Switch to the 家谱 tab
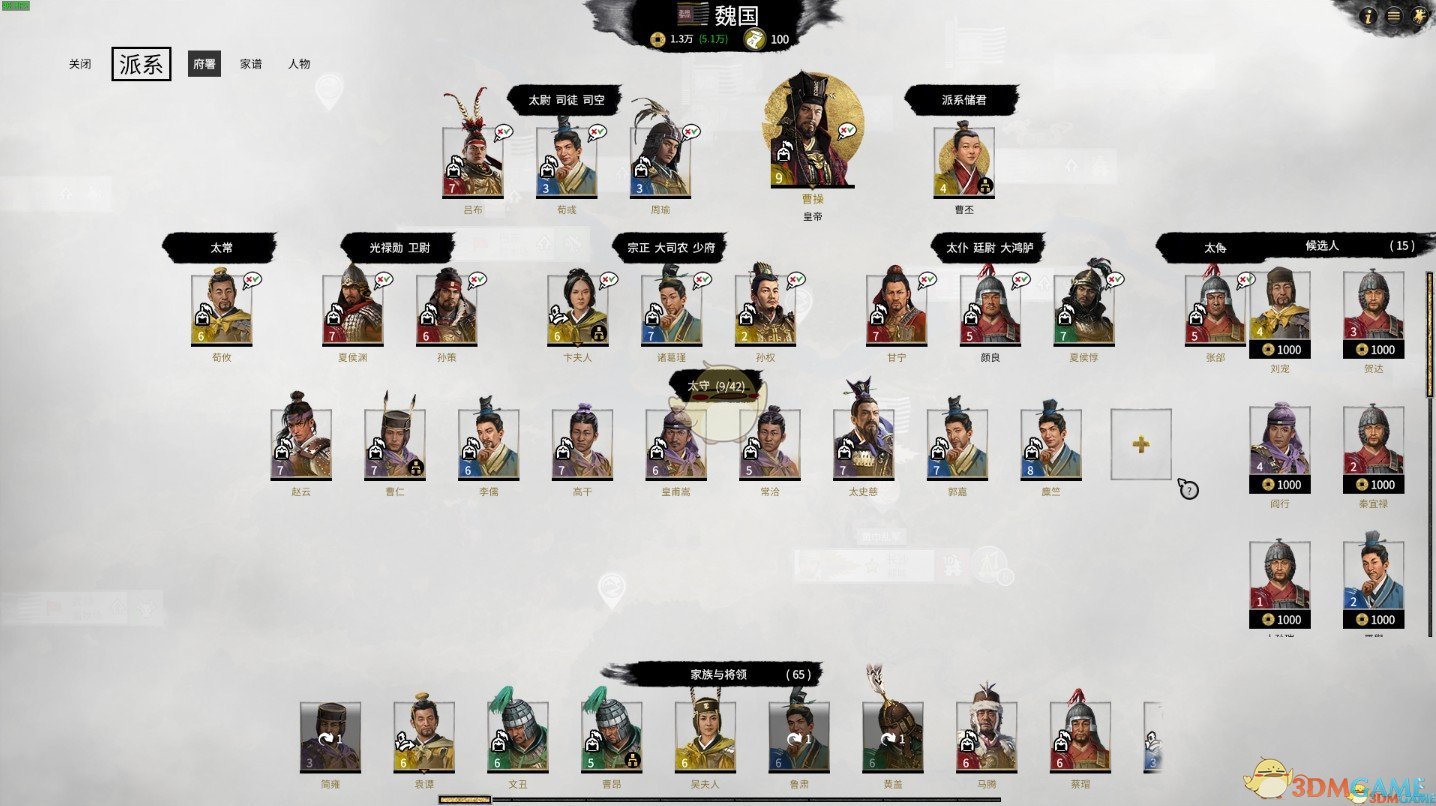 tap(250, 63)
